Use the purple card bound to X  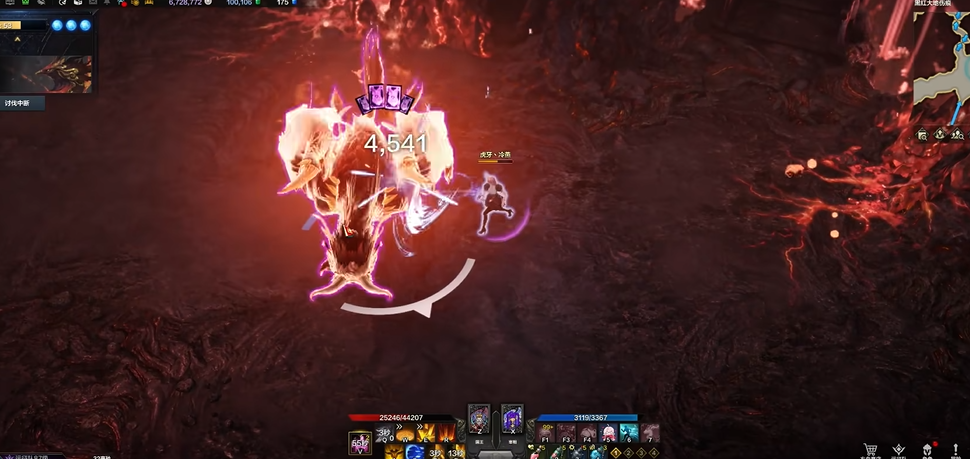point(512,418)
